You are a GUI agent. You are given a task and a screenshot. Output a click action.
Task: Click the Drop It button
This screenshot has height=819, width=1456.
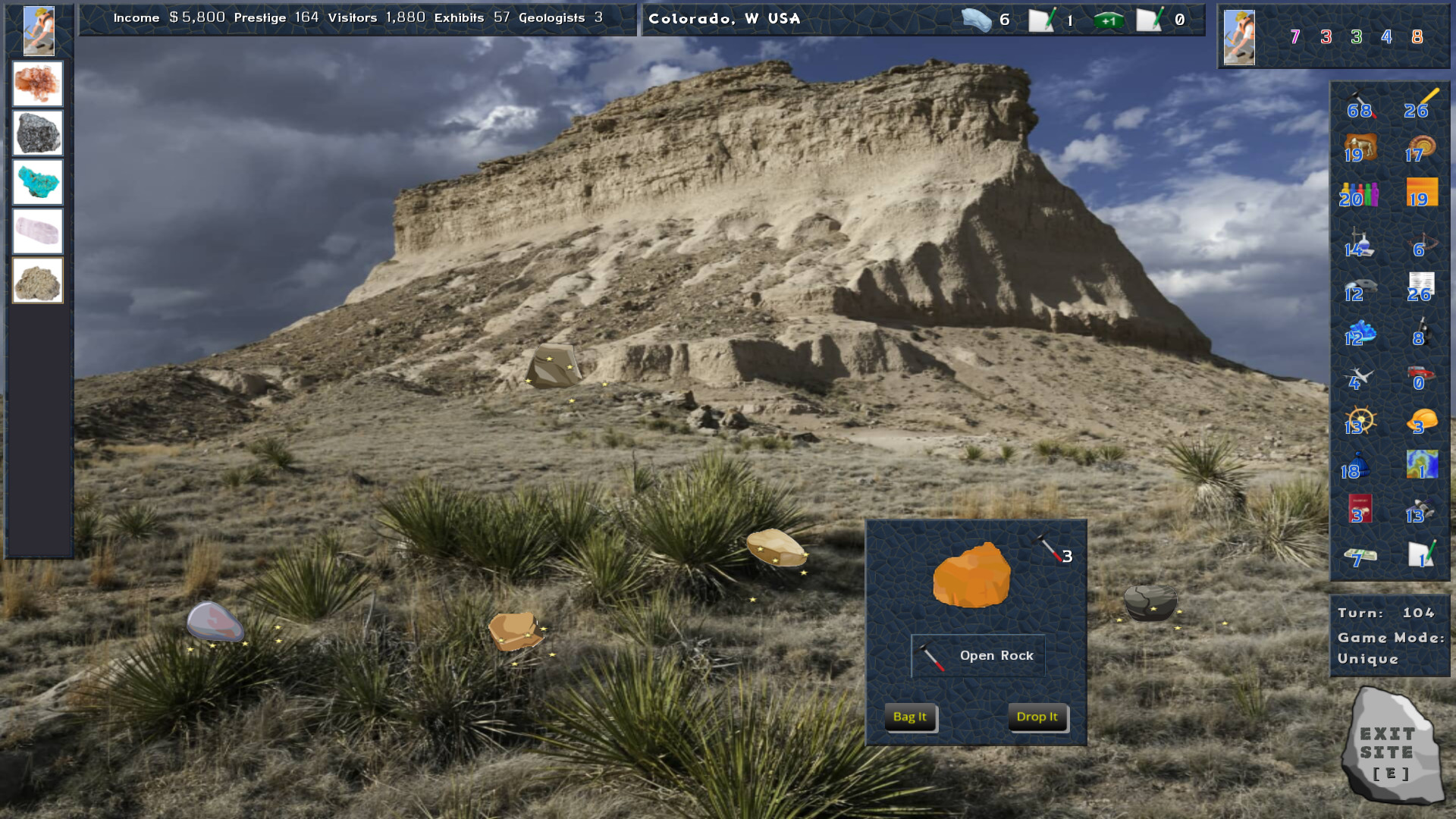pyautogui.click(x=1037, y=717)
